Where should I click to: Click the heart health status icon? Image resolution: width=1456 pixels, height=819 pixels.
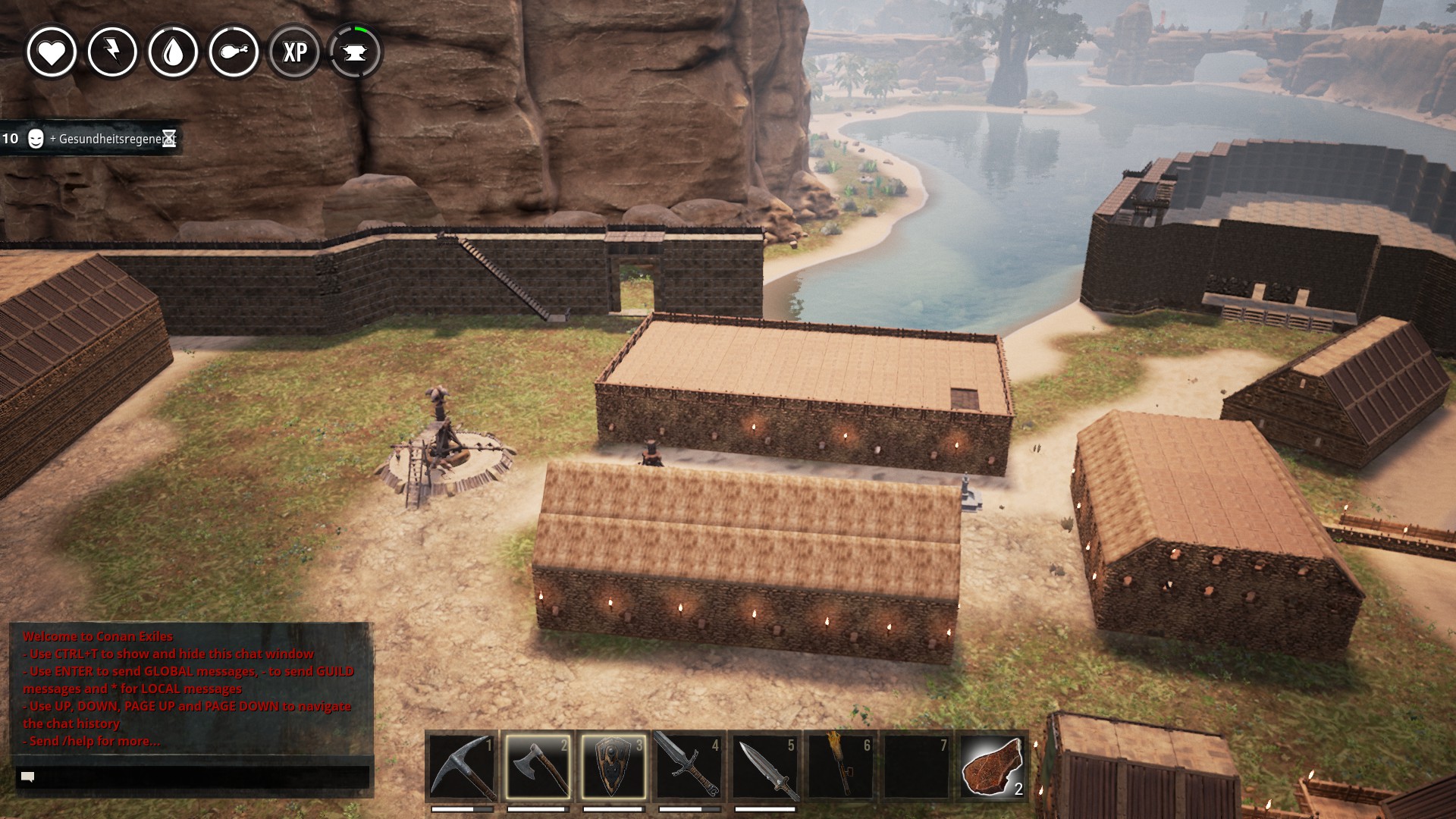click(52, 52)
